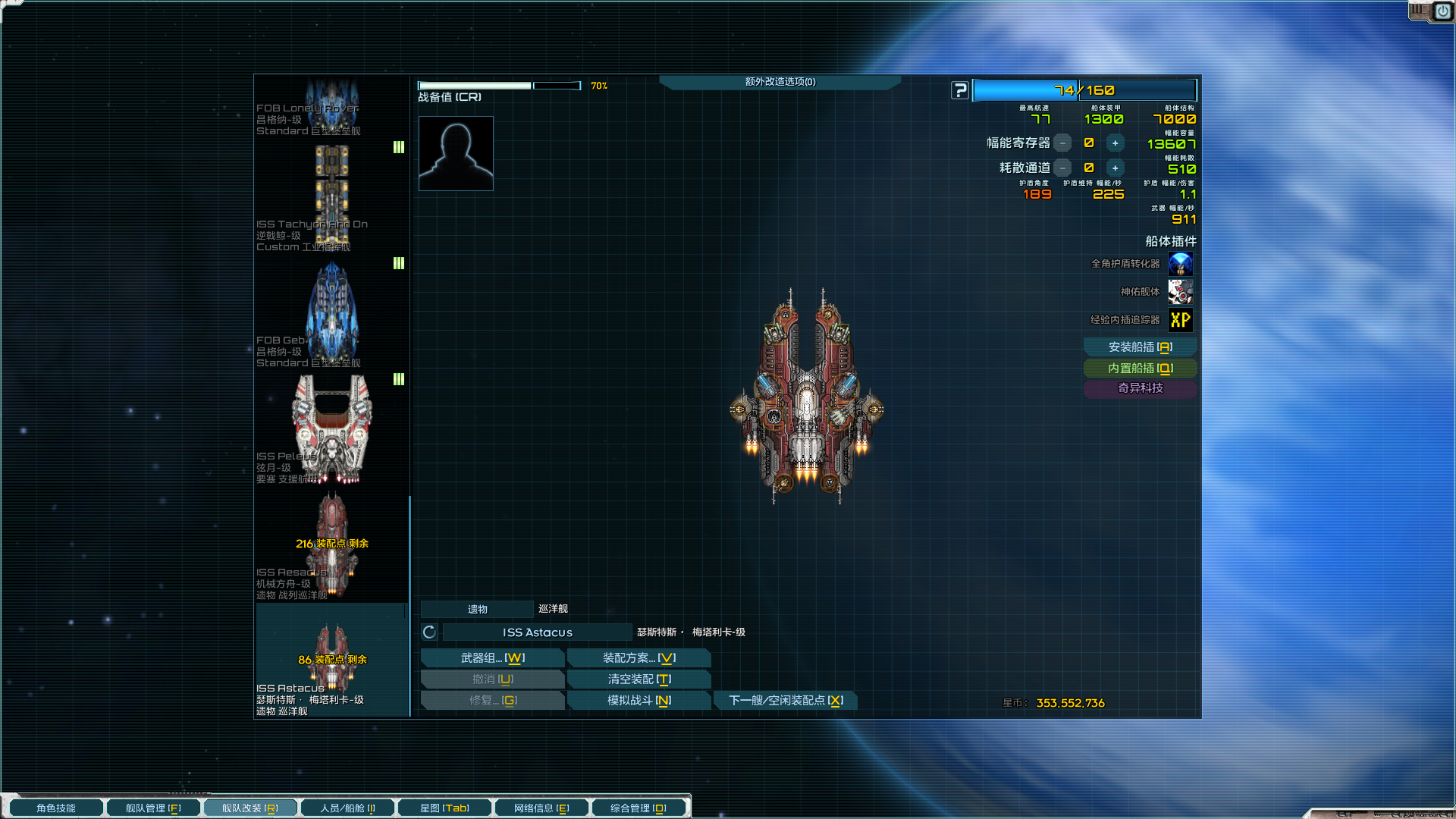Select the 全角护盾转化器 hullmod icon
The image size is (1456, 819).
click(x=1180, y=264)
